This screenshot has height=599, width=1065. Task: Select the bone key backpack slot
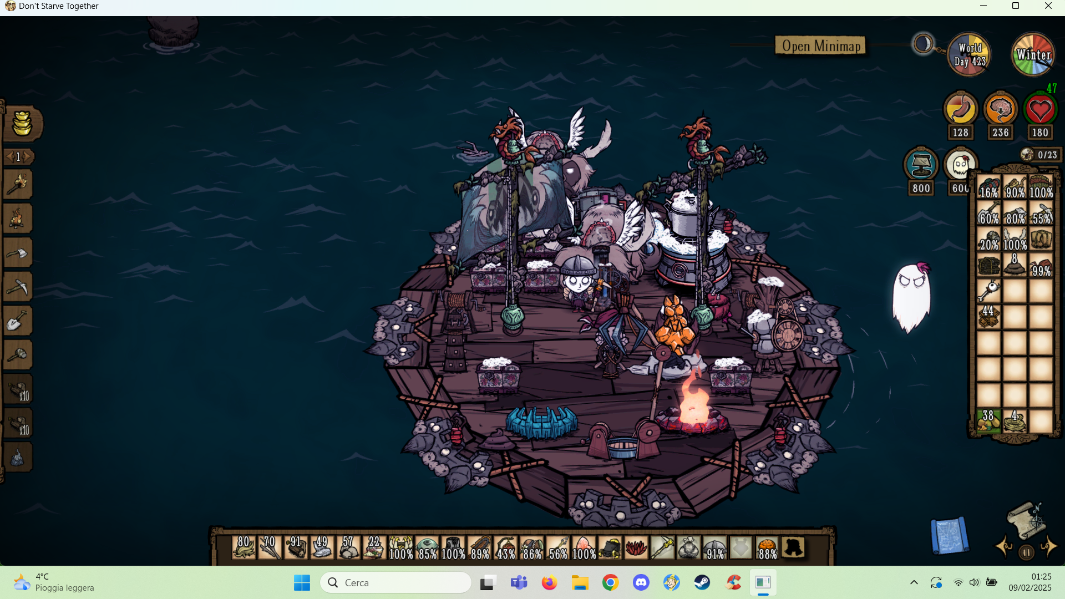989,291
